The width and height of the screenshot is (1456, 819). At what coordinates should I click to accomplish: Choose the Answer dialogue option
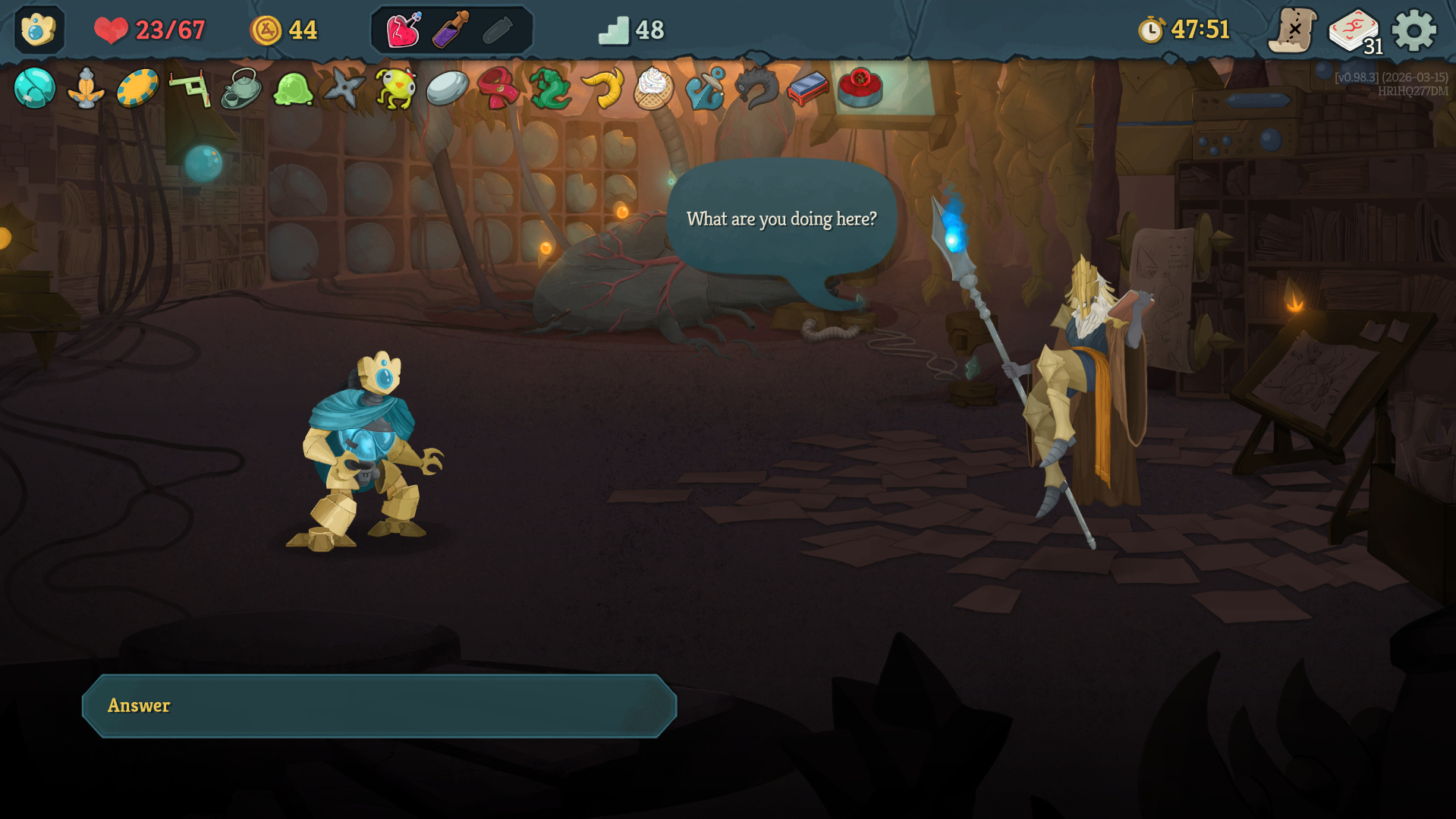coord(379,706)
